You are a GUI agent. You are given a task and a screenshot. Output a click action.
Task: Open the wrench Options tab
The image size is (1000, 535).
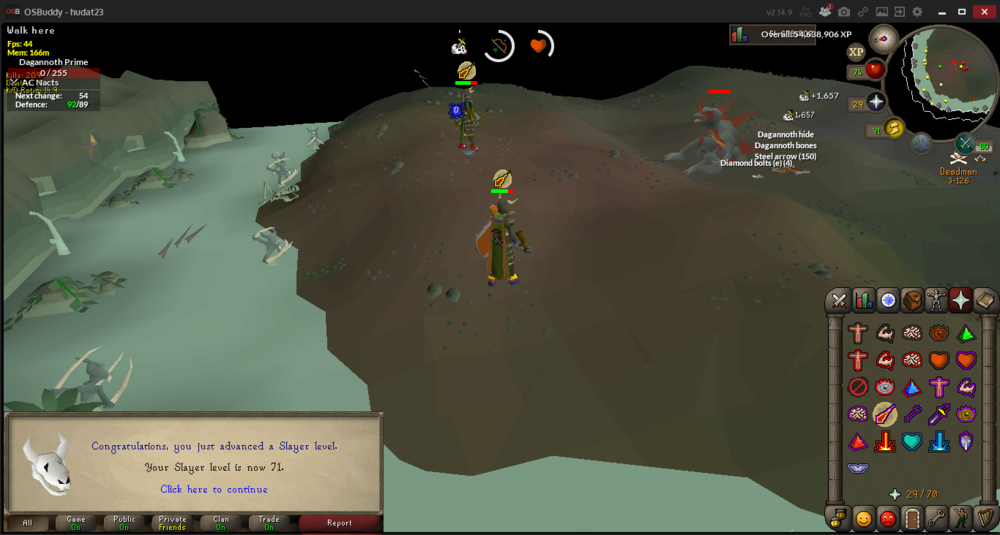click(x=936, y=518)
